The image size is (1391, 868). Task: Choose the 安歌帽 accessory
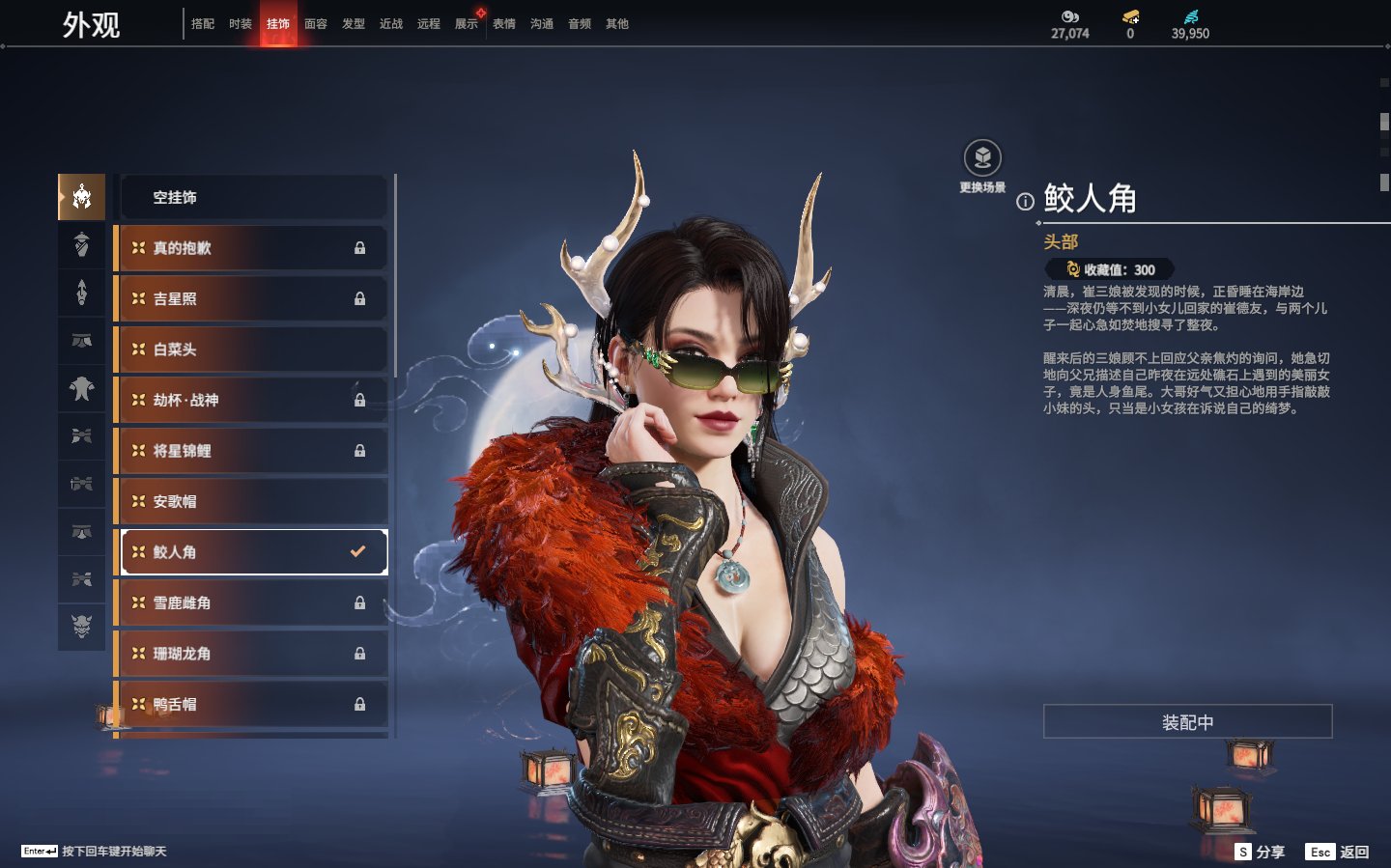click(x=253, y=501)
